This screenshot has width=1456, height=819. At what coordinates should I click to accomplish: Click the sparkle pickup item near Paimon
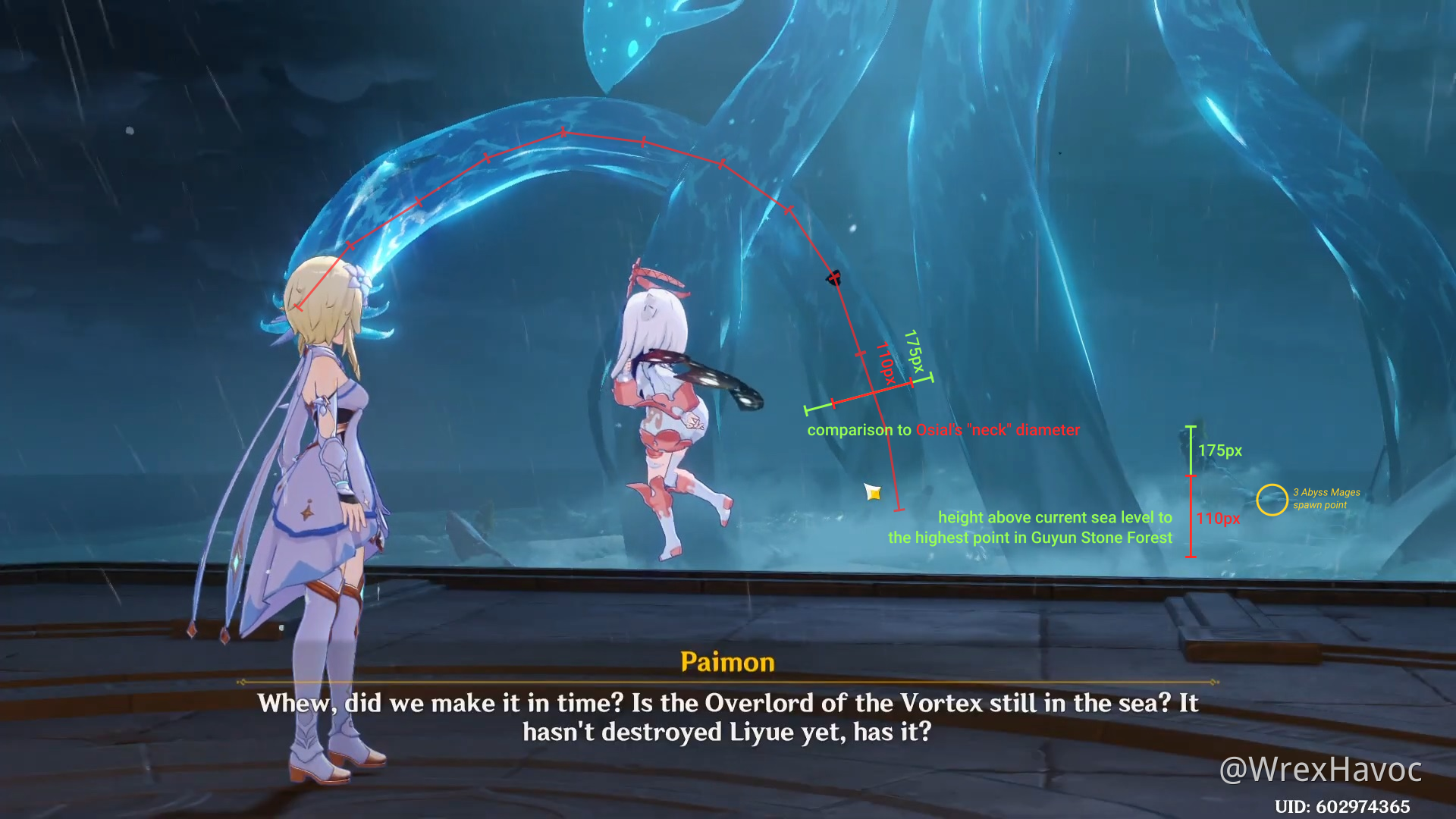pos(874,493)
